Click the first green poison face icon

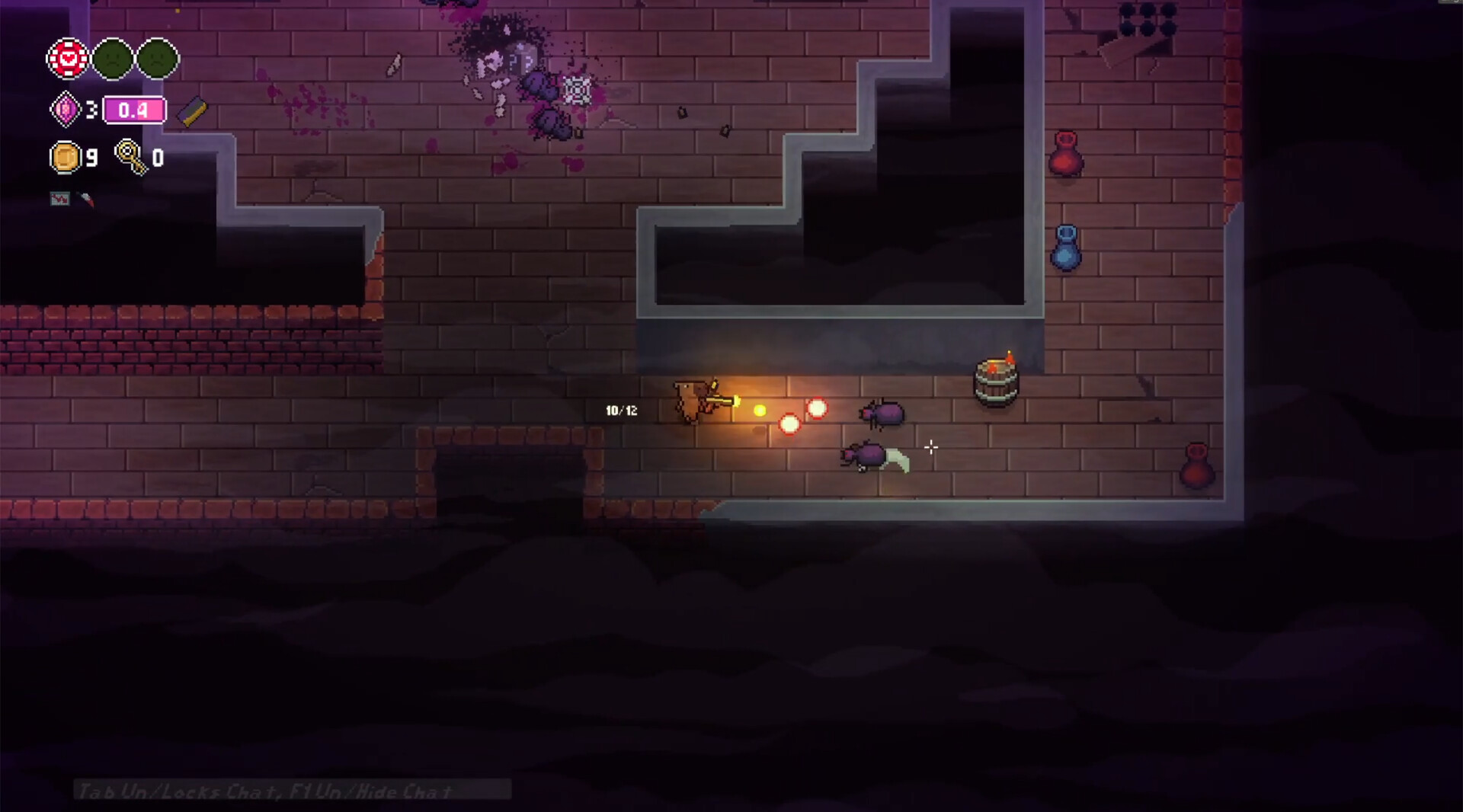coord(113,57)
